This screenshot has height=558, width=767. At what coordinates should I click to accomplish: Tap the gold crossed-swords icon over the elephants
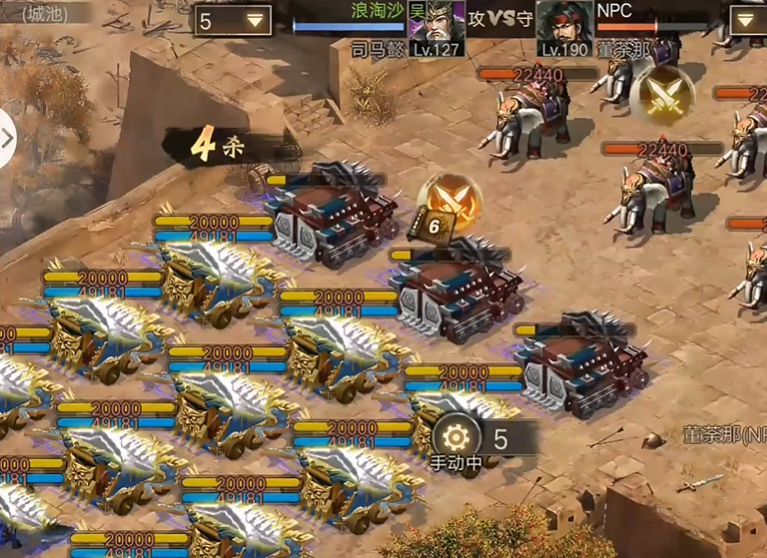point(661,93)
